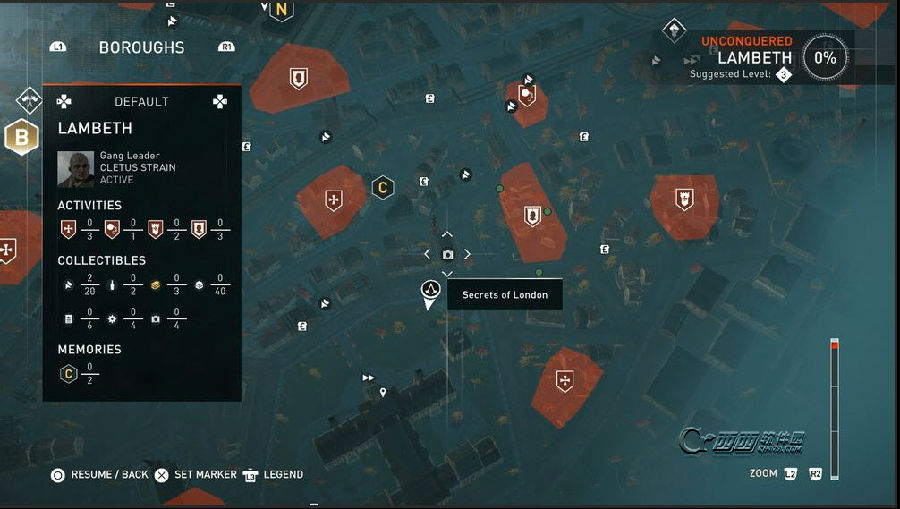Open the Boroughs map heading
Viewport: 900px width, 509px height.
pyautogui.click(x=141, y=47)
